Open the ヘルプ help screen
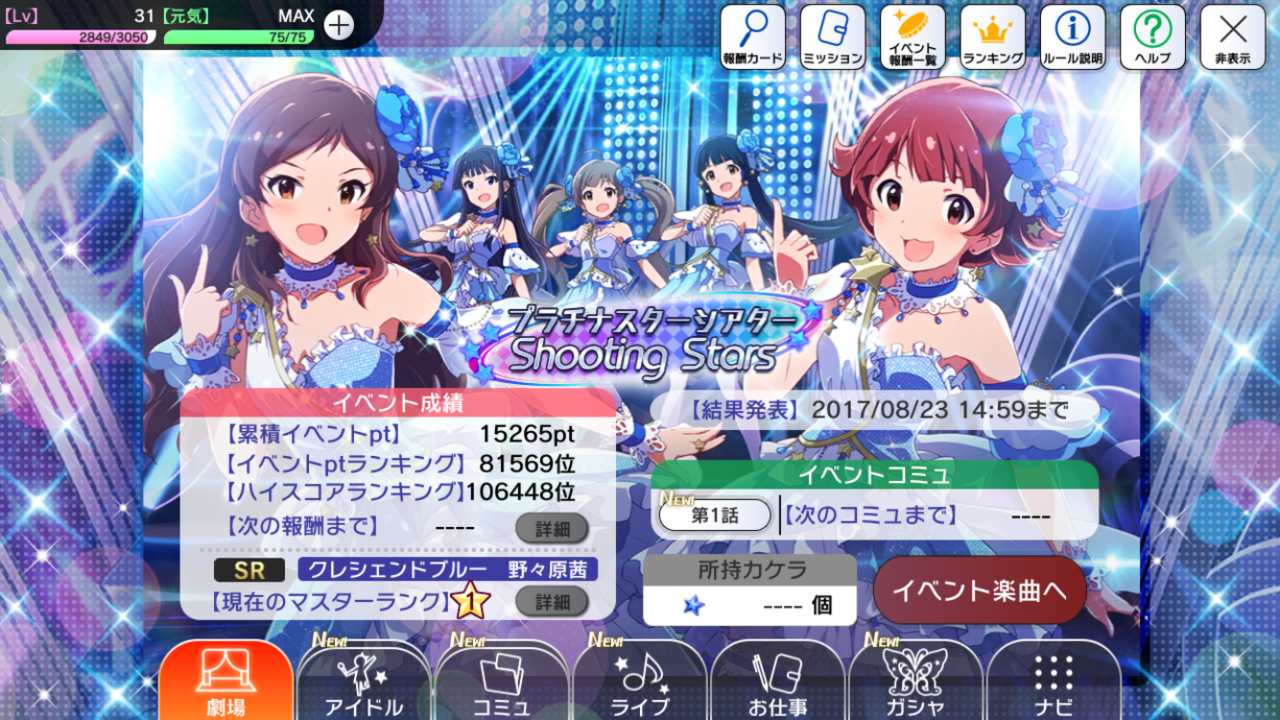Screen dimensions: 1280x720 point(1153,37)
